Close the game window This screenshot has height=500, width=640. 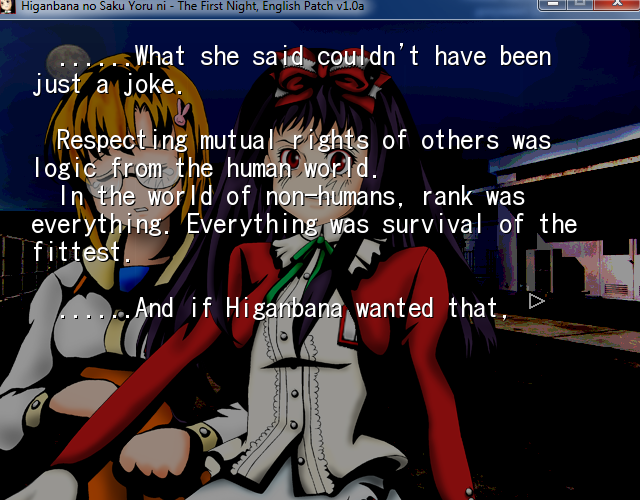617,6
